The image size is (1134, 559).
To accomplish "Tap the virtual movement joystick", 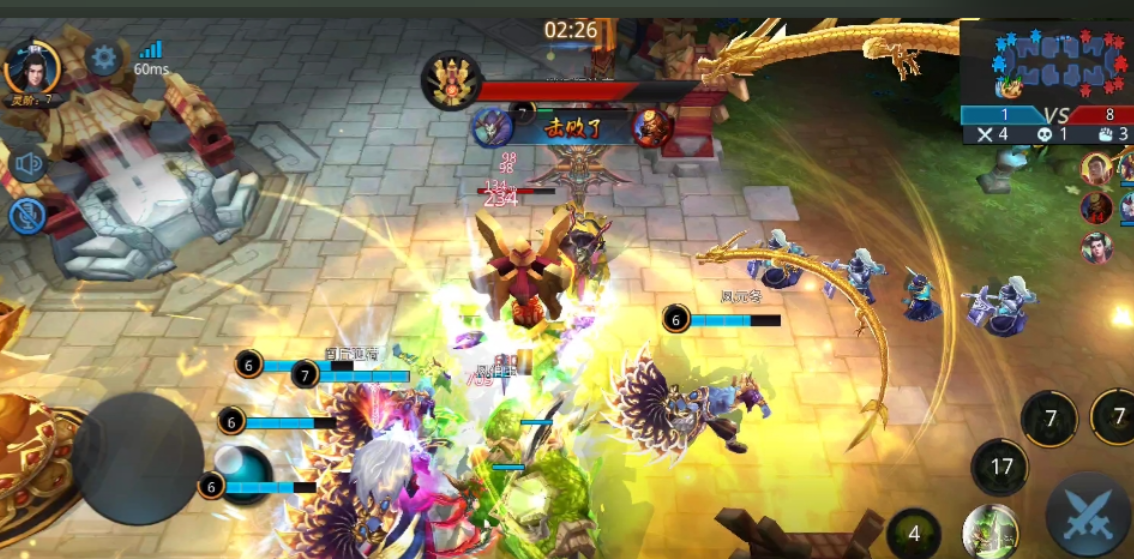I will 138,458.
